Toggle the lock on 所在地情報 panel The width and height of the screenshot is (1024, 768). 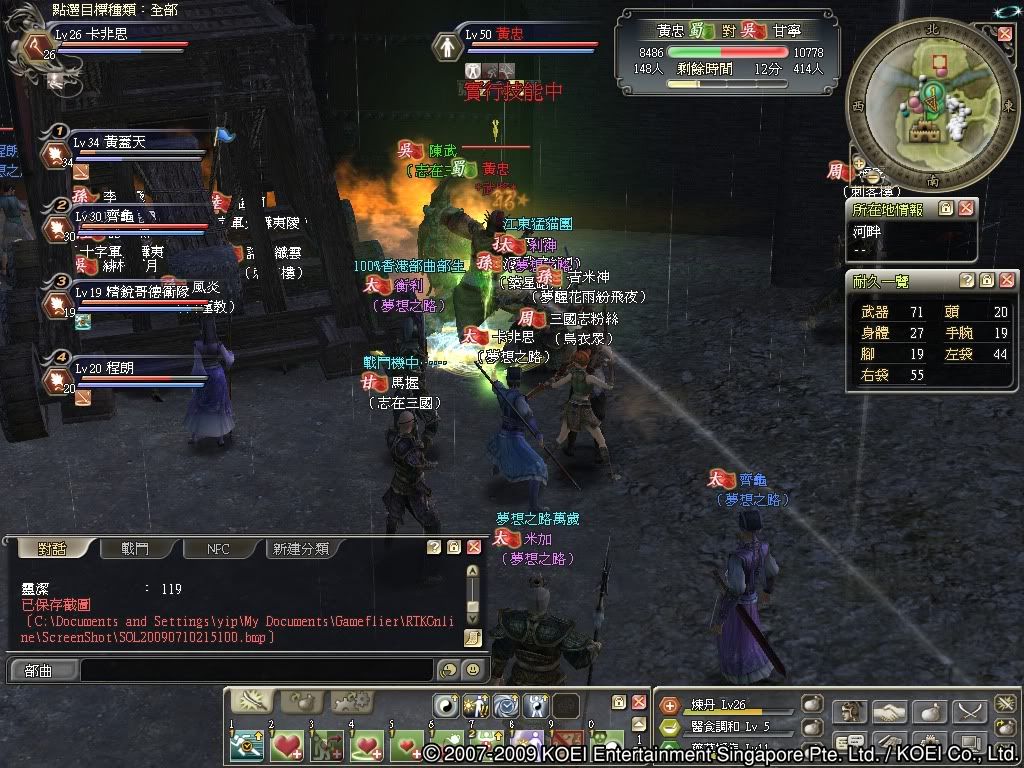coord(945,209)
